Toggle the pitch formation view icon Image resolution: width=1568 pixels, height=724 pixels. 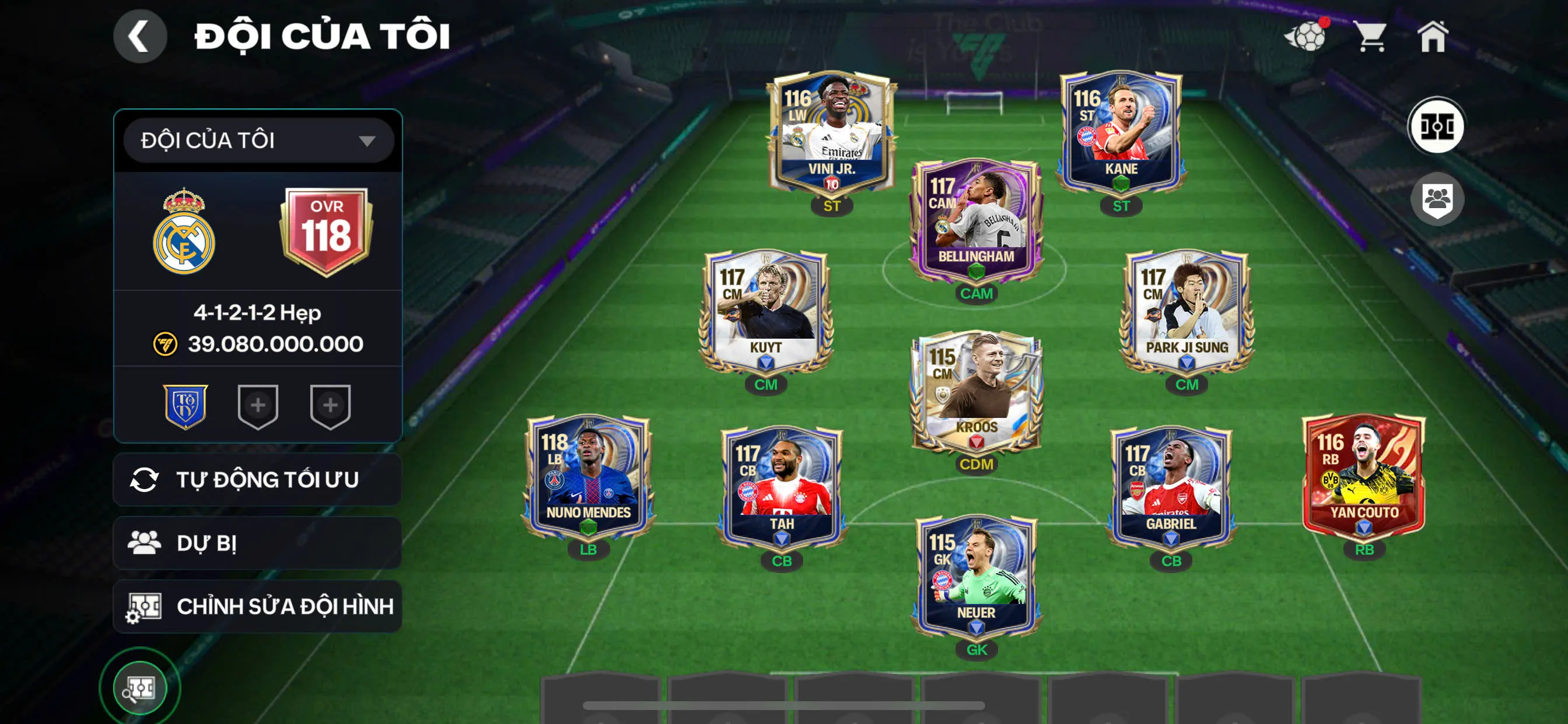coord(1437,126)
